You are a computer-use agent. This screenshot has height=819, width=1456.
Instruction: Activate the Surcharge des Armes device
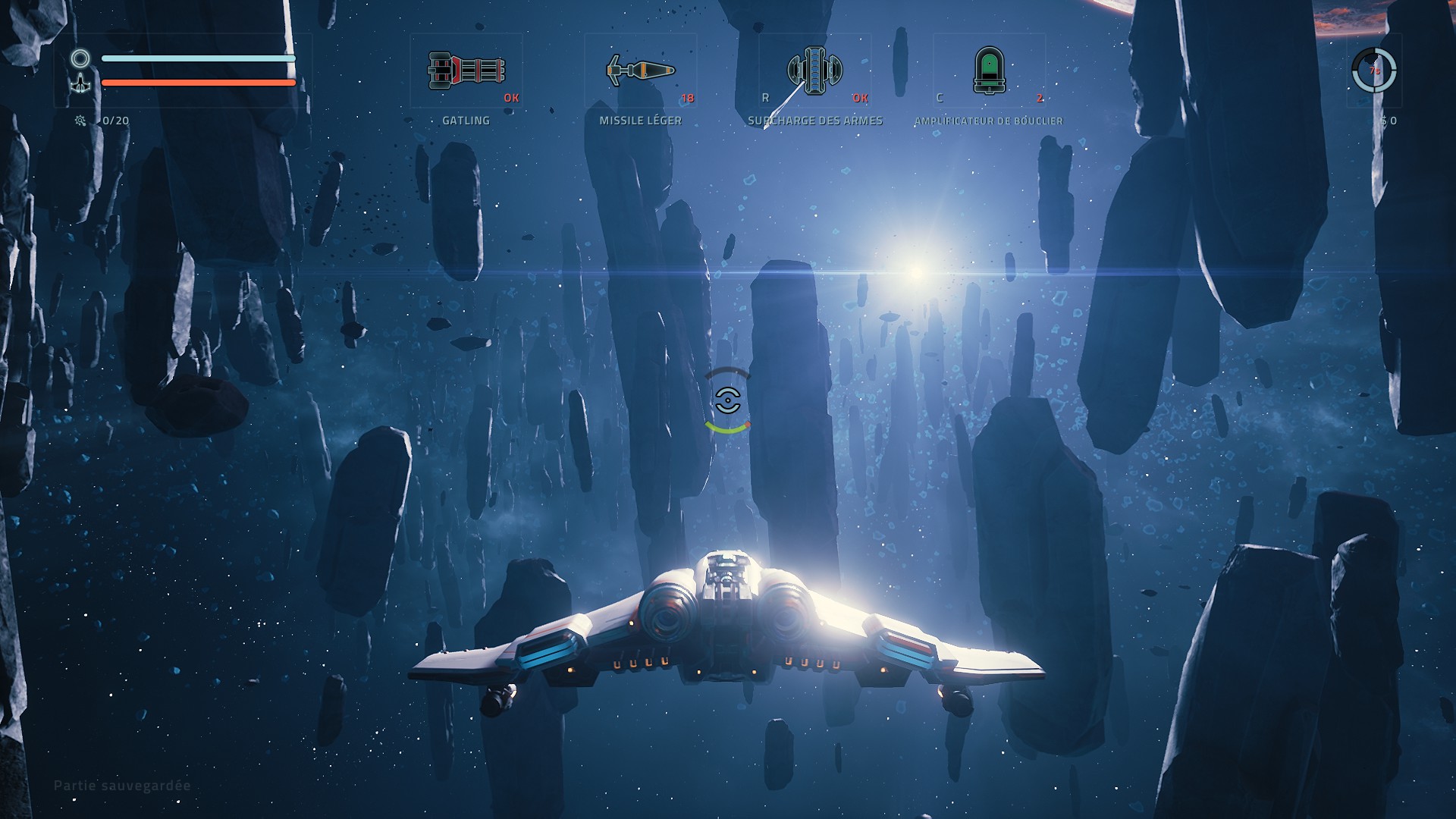(x=814, y=71)
